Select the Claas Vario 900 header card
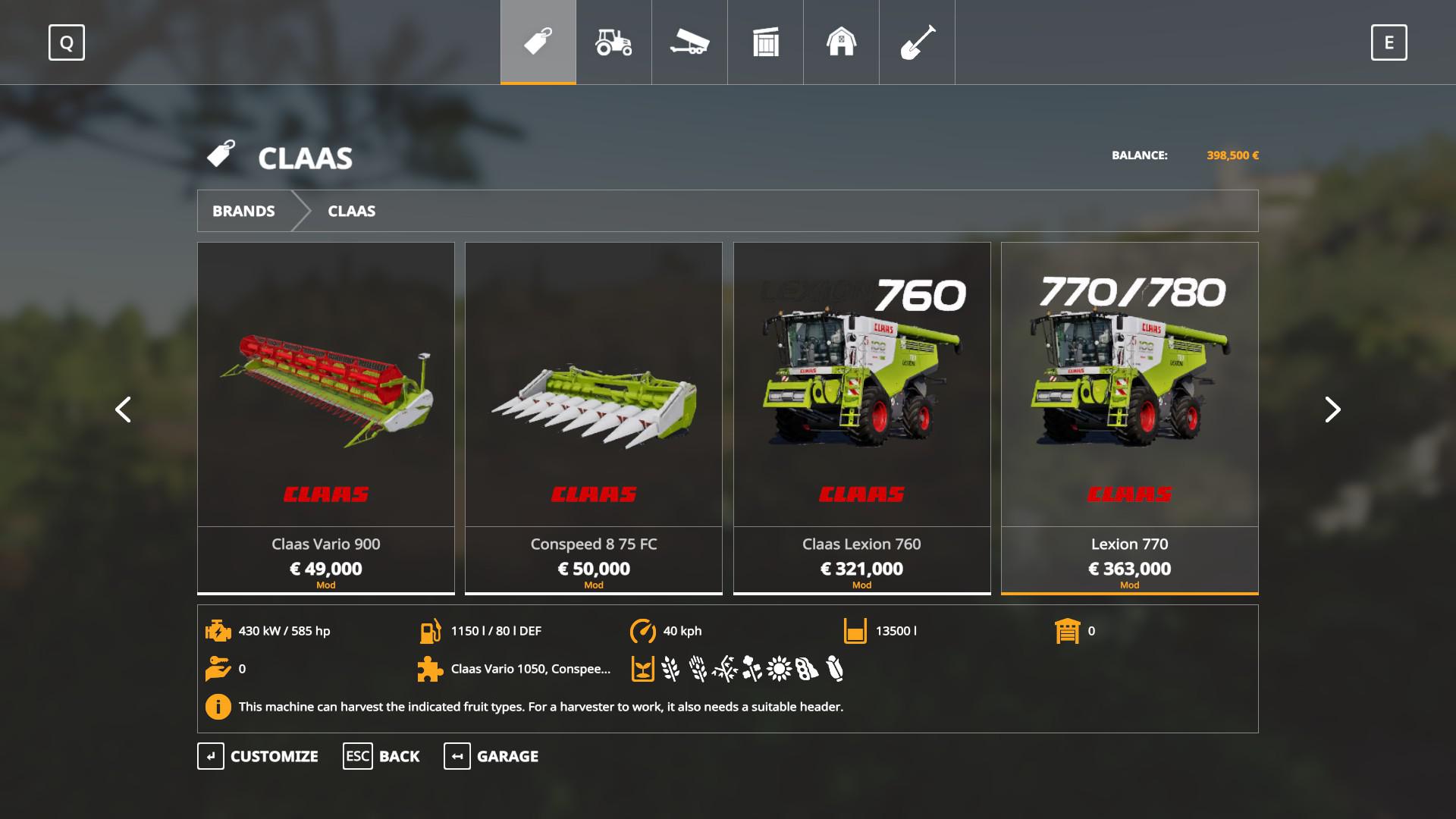This screenshot has width=1456, height=819. click(326, 417)
